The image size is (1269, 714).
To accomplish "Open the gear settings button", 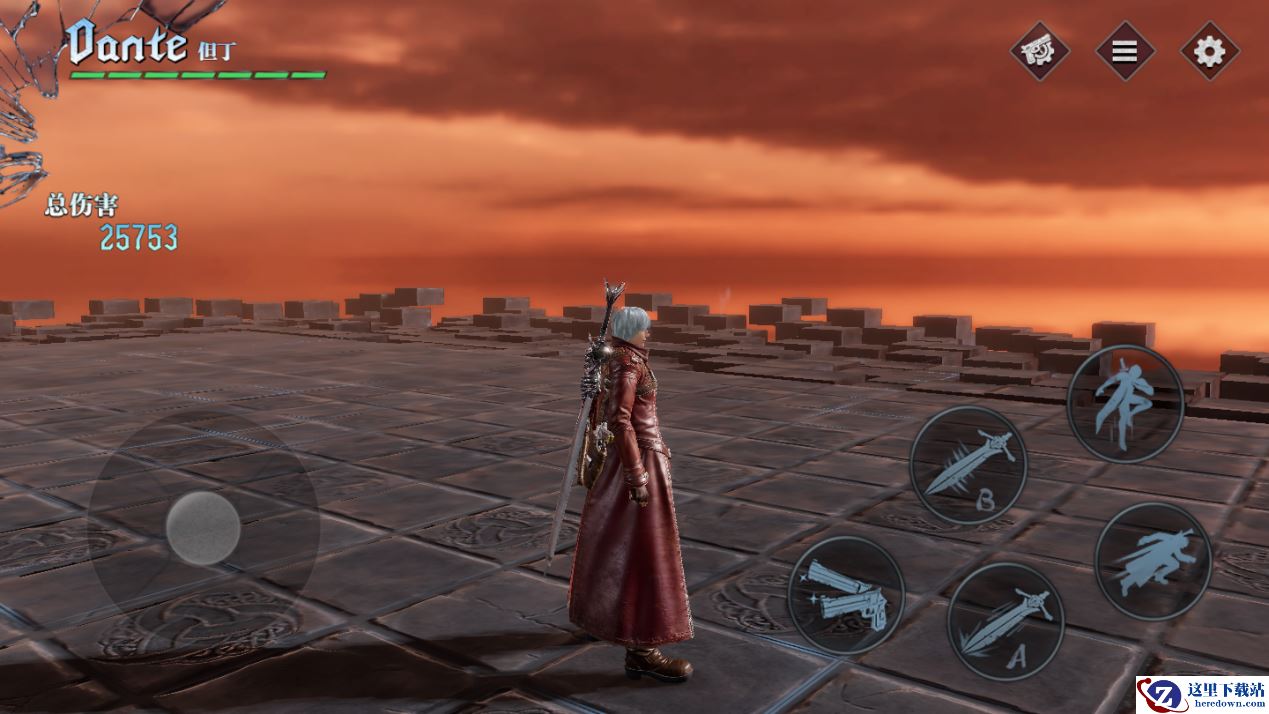I will (1209, 51).
